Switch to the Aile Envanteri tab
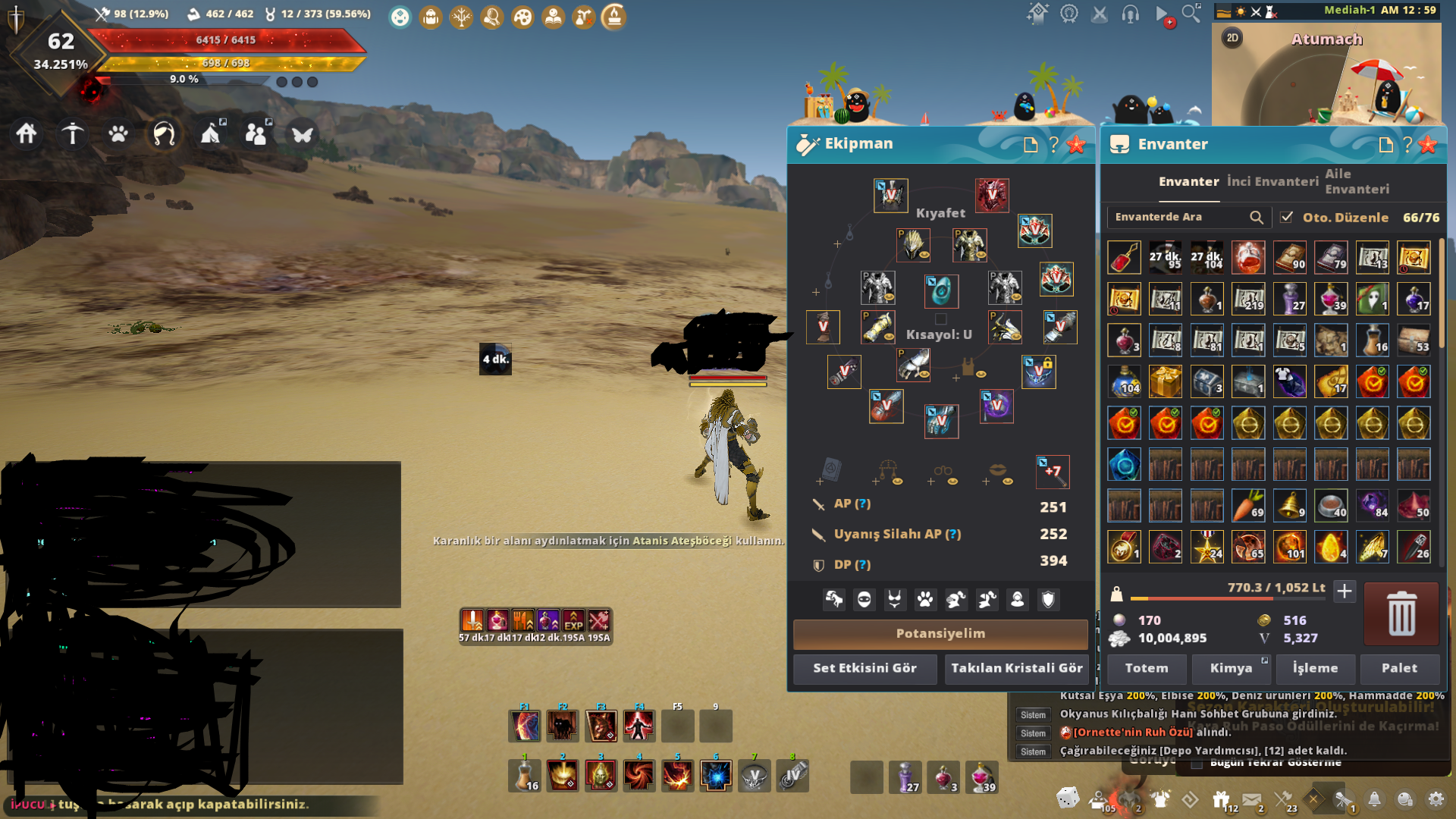 click(1357, 180)
